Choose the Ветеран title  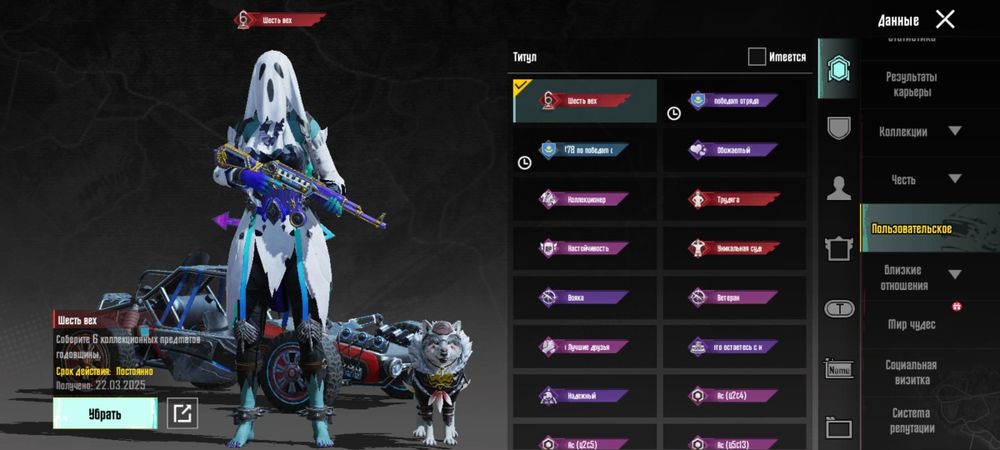click(x=733, y=297)
